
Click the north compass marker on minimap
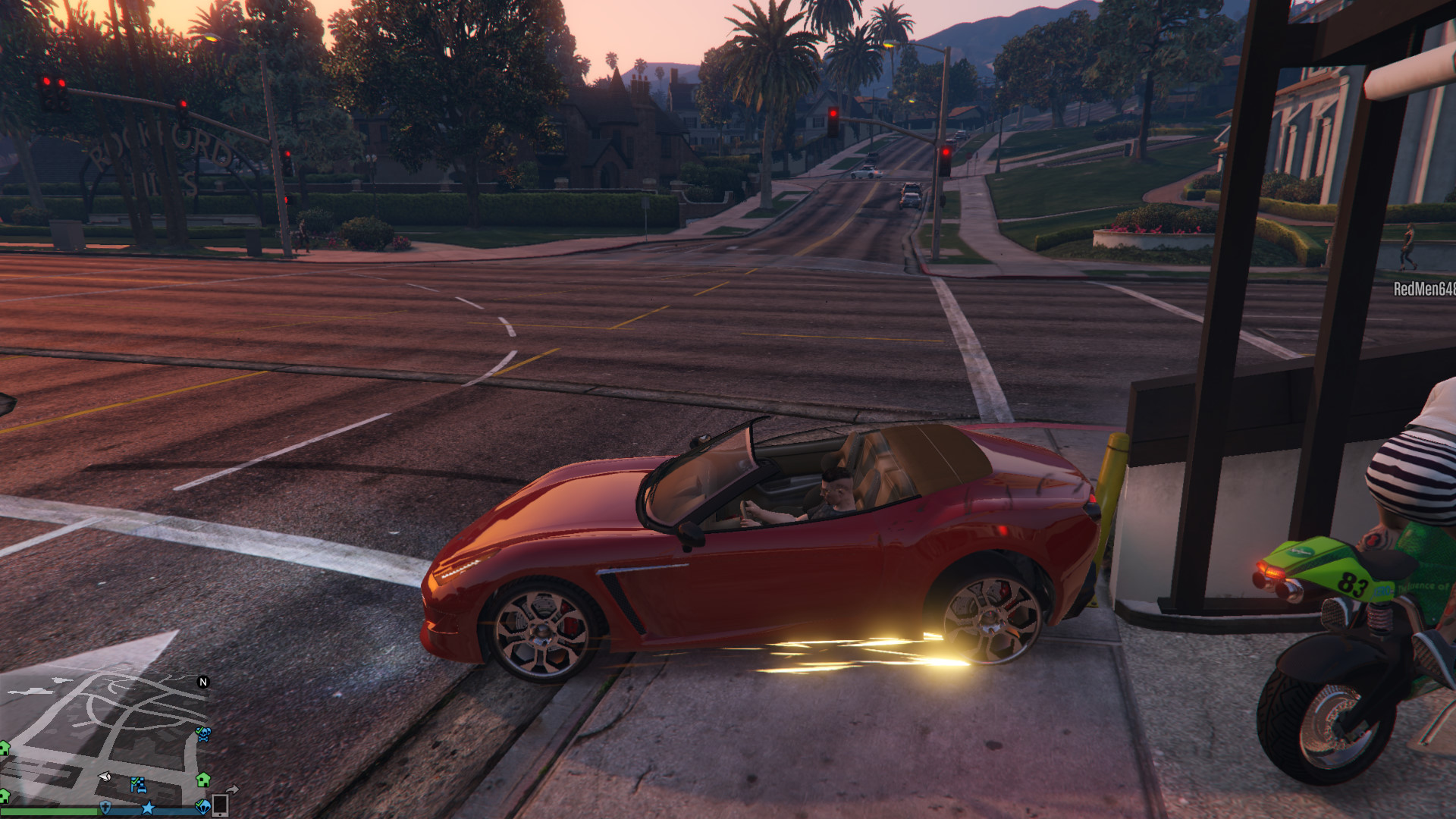pos(203,682)
